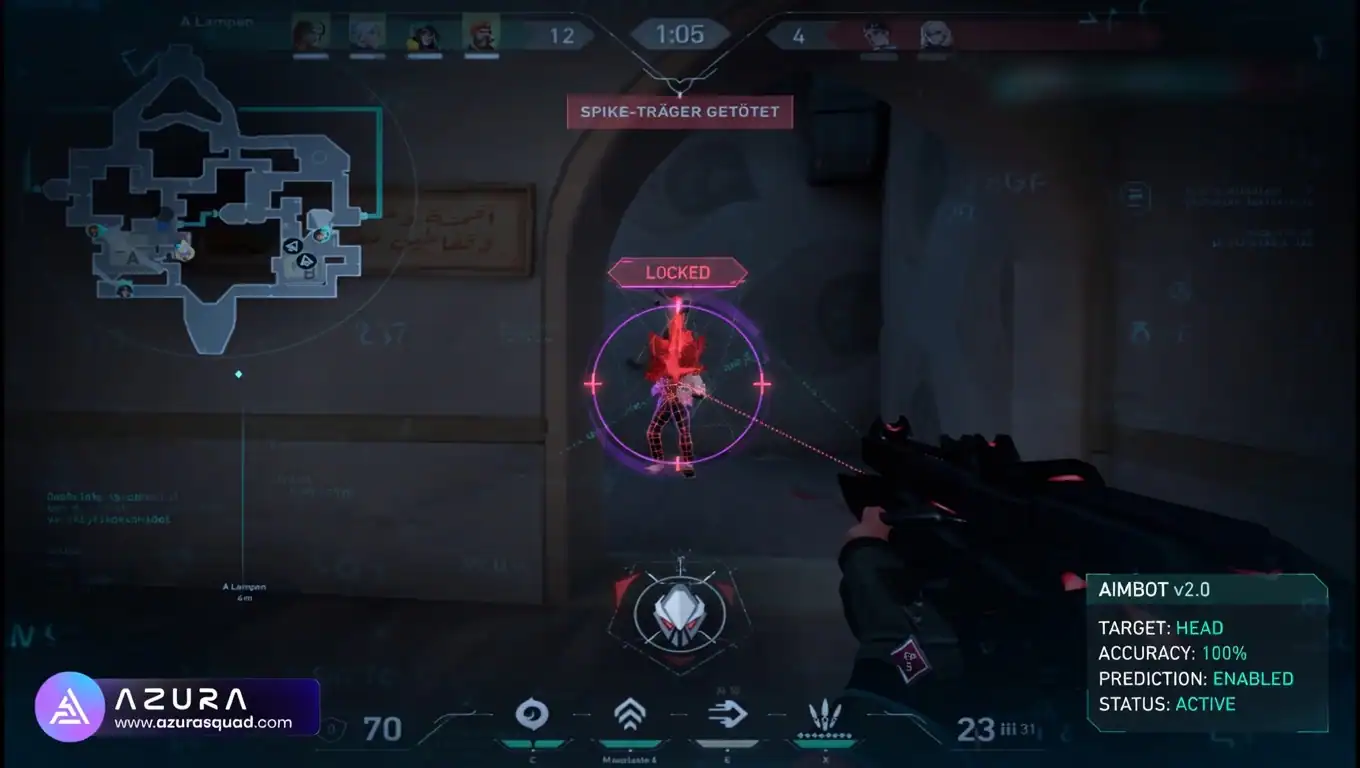This screenshot has height=768, width=1360.
Task: Click the green ability charge bar under Cloudburst
Action: 533,742
